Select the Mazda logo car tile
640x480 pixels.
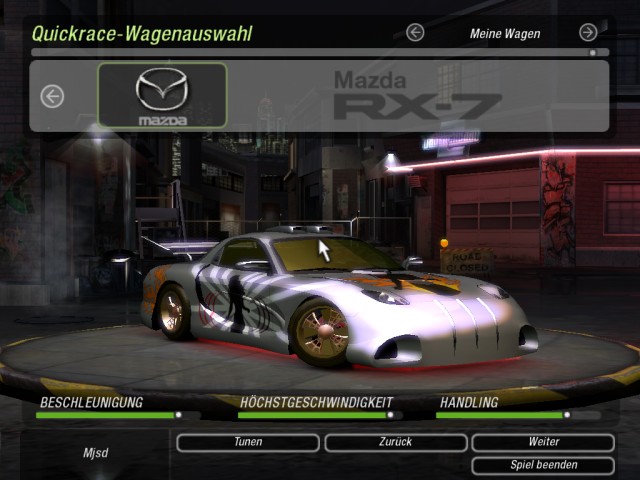pyautogui.click(x=162, y=96)
